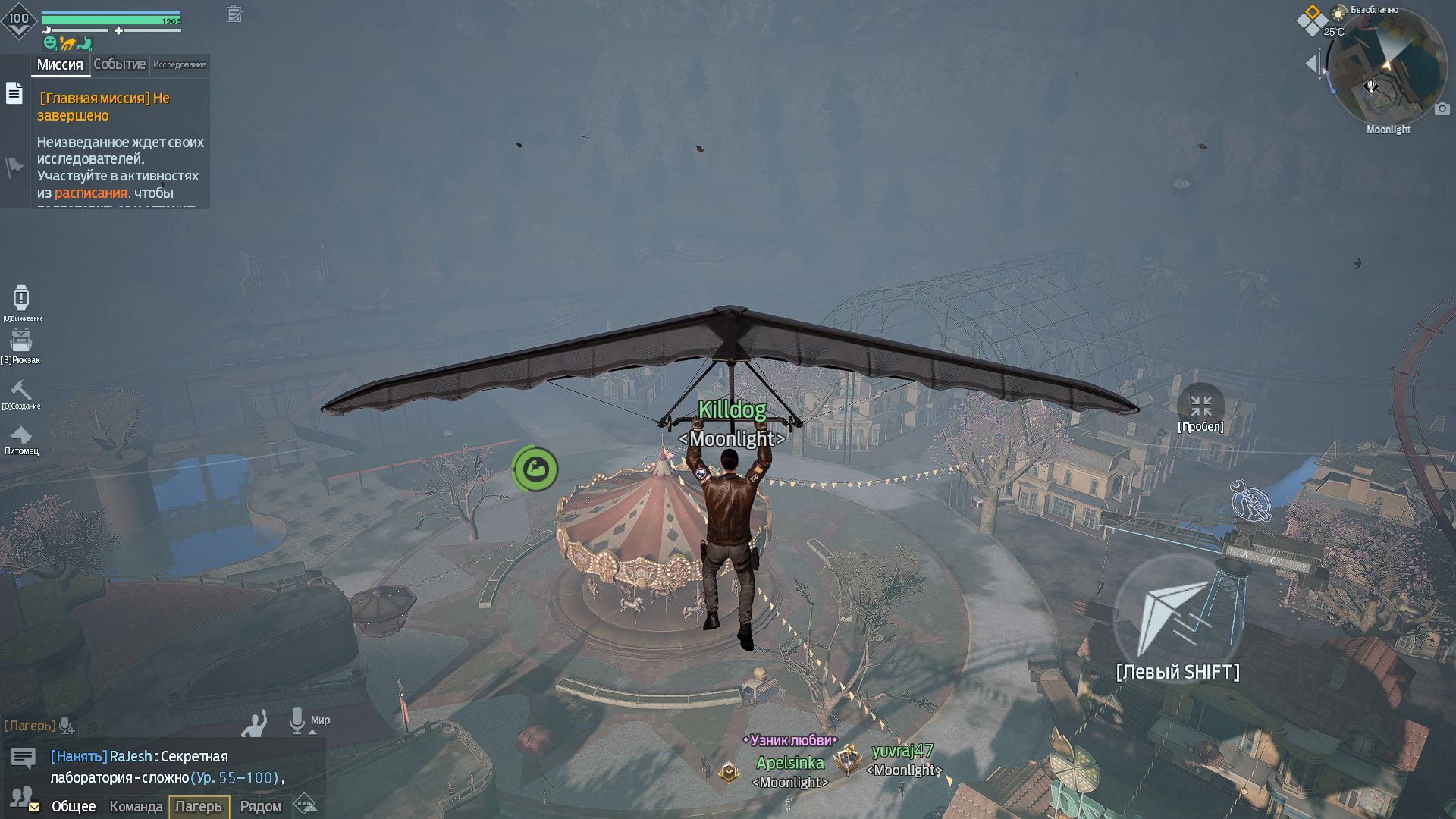Open the Рюкзак backpack inventory
The height and width of the screenshot is (819, 1456).
[x=21, y=342]
